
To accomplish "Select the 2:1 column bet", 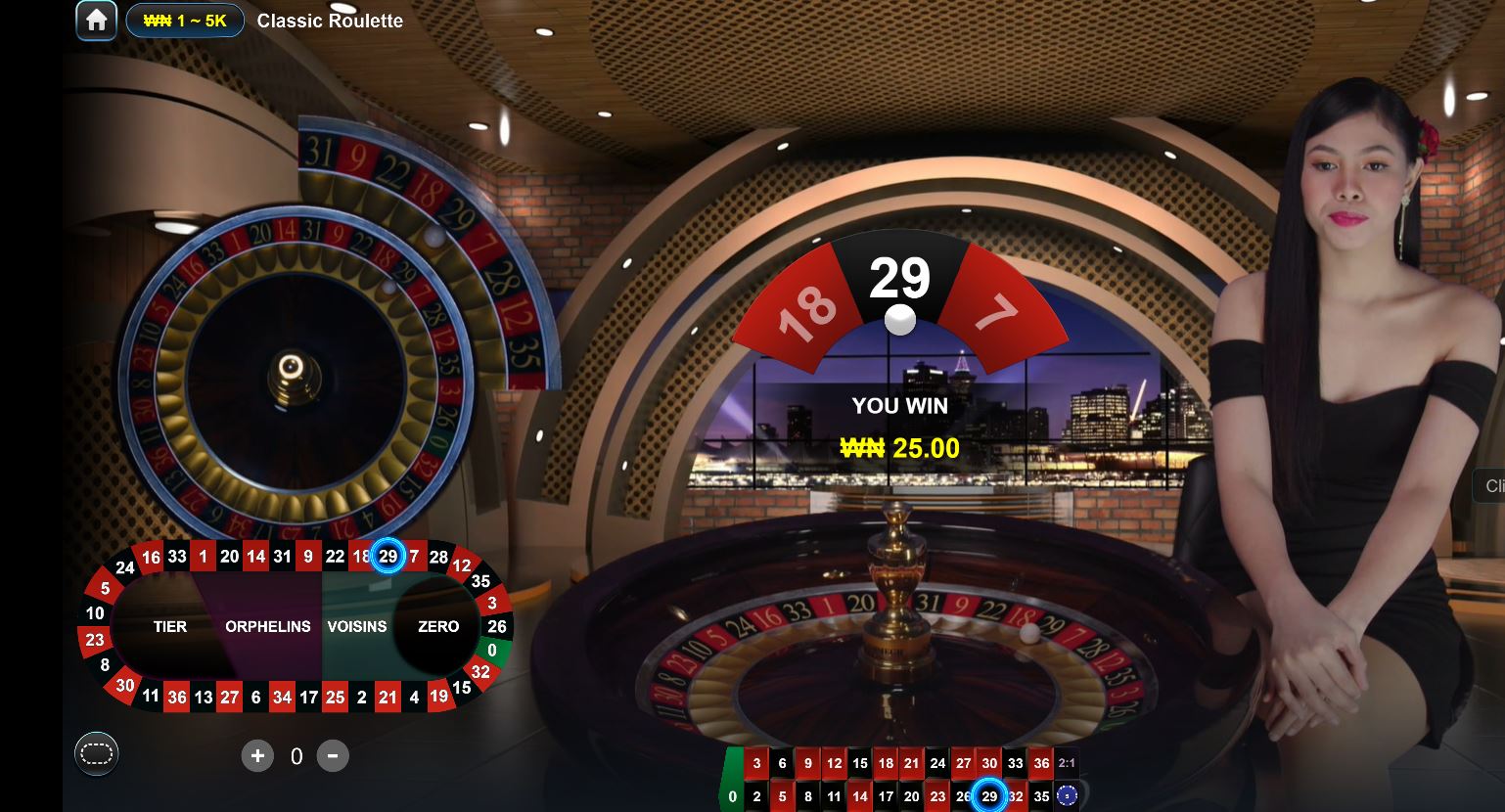I will pos(1067,764).
